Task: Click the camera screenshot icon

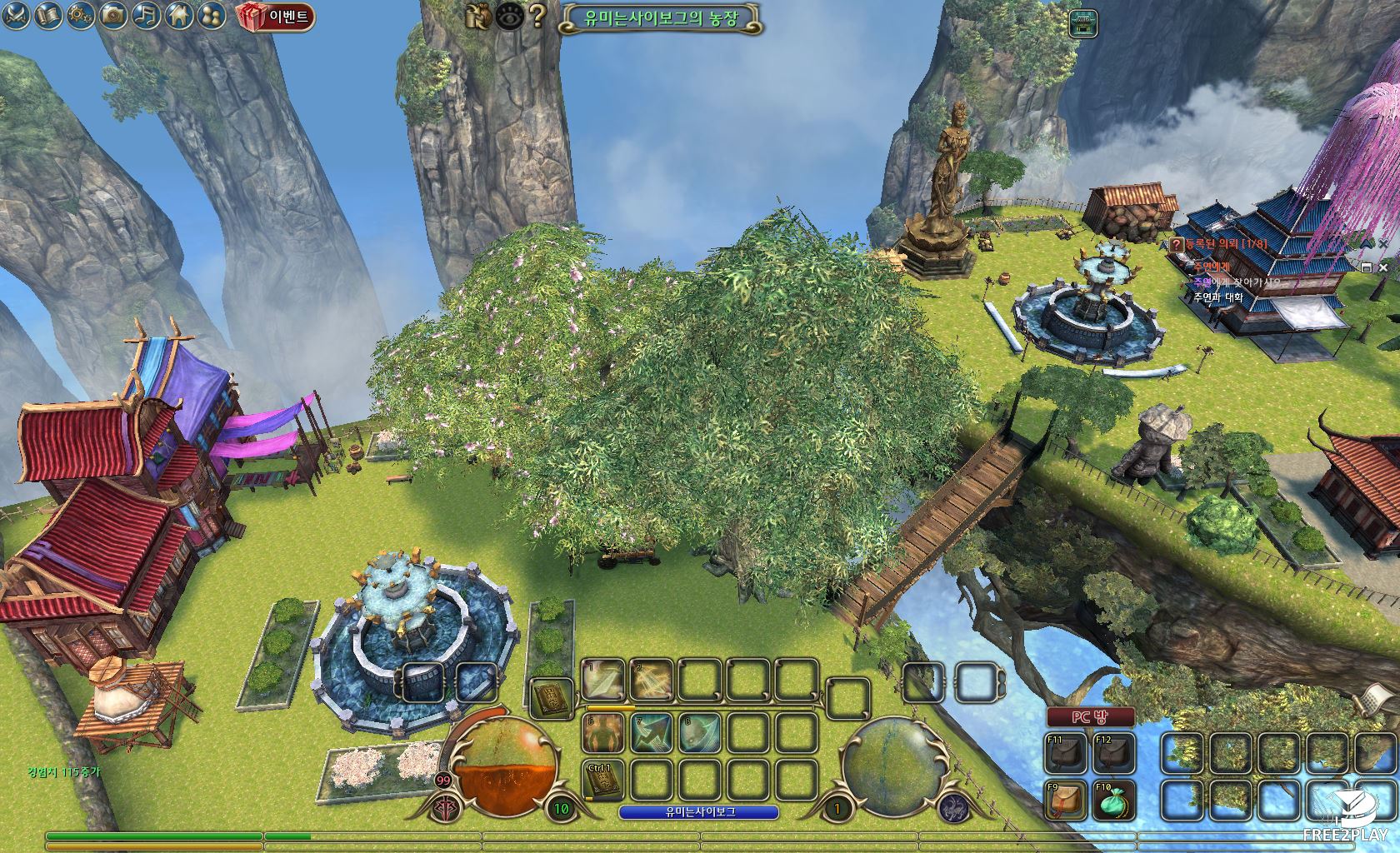Action: 113,15
